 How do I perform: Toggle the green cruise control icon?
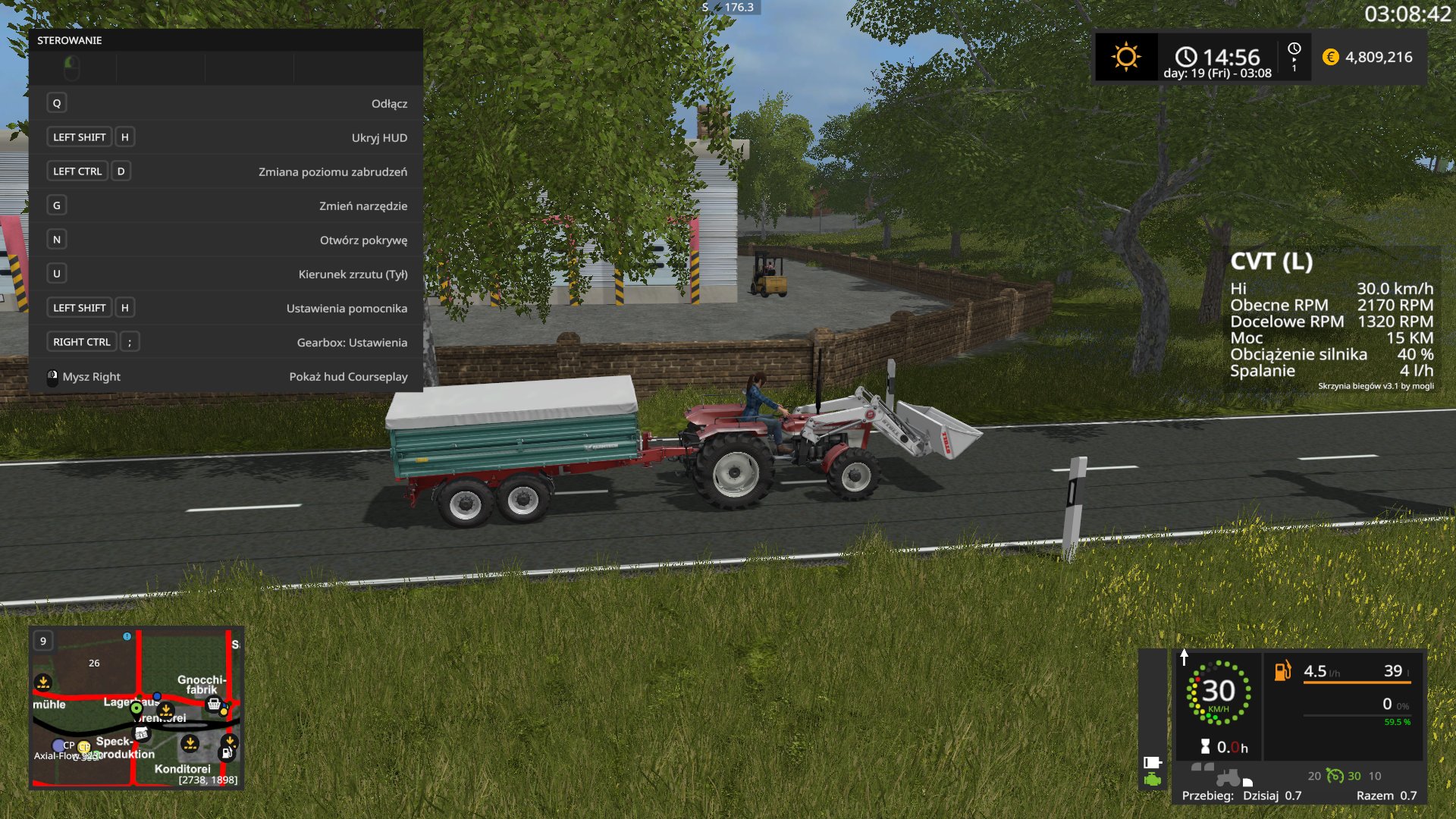tap(1335, 776)
